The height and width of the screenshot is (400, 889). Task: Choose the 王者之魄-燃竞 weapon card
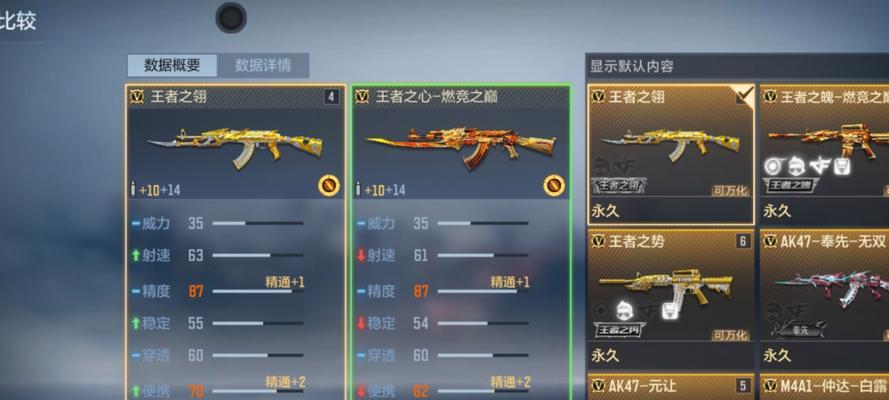coord(824,153)
